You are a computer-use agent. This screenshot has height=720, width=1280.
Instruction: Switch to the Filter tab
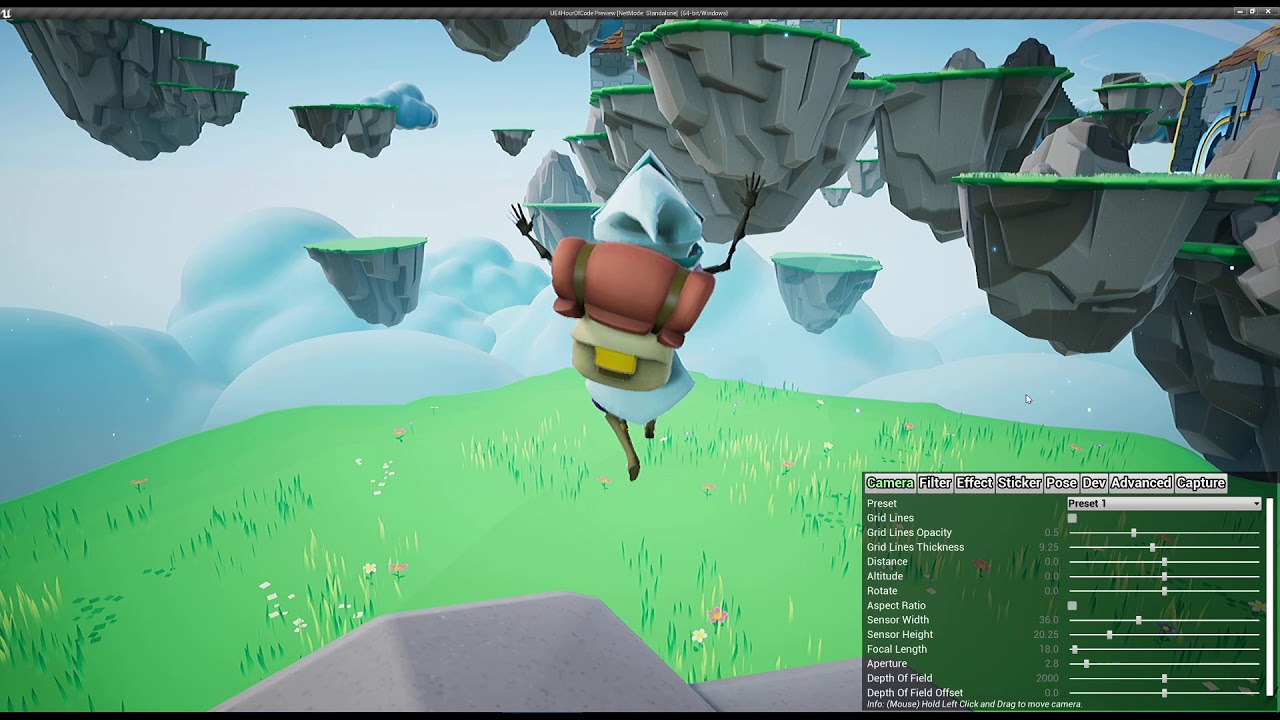coord(935,483)
